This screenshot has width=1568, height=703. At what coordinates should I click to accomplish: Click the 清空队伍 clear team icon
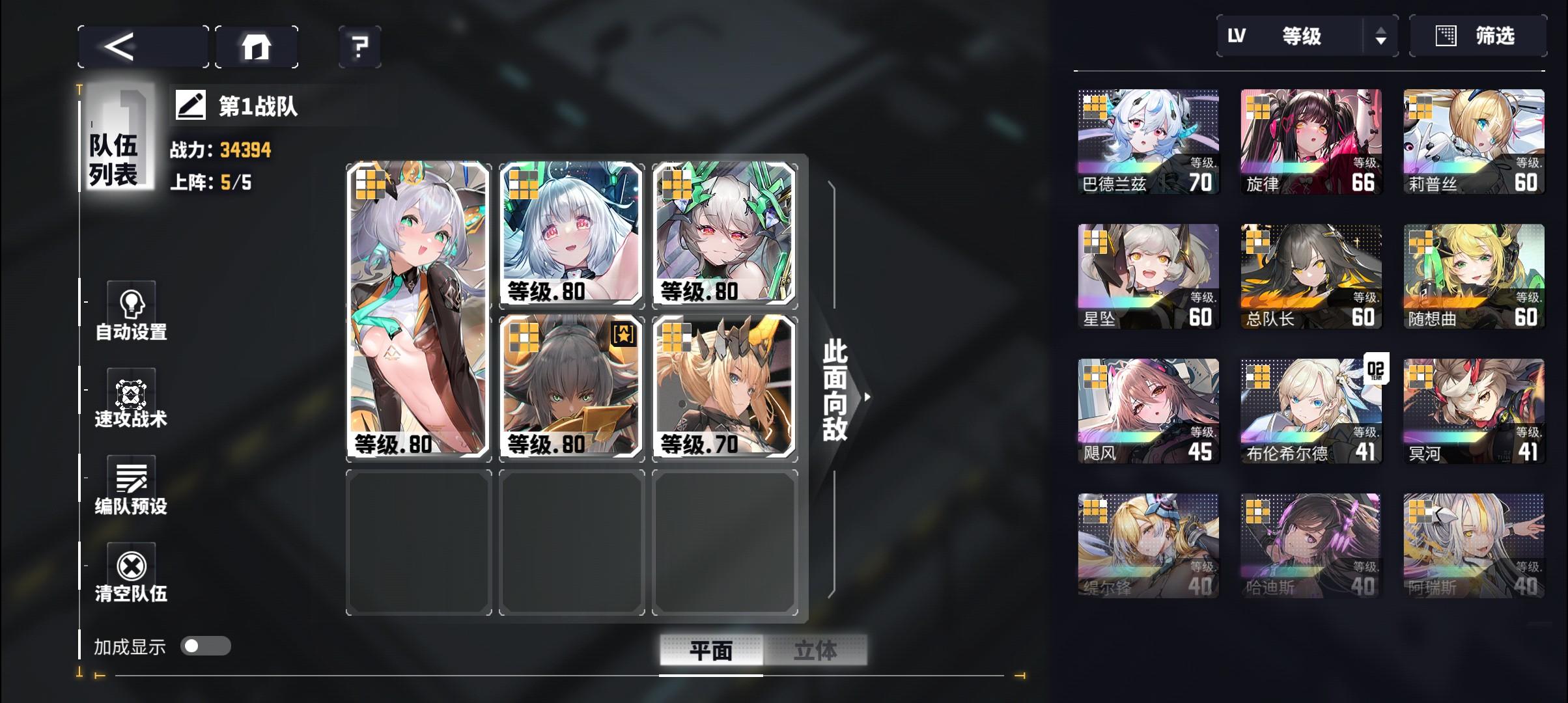click(131, 566)
